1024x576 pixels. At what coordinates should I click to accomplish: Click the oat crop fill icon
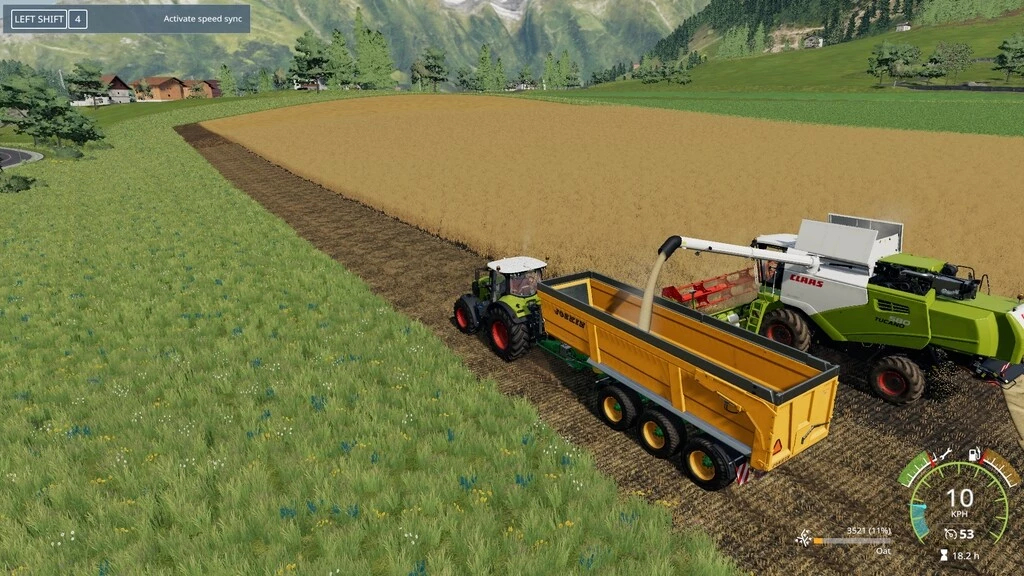point(803,539)
